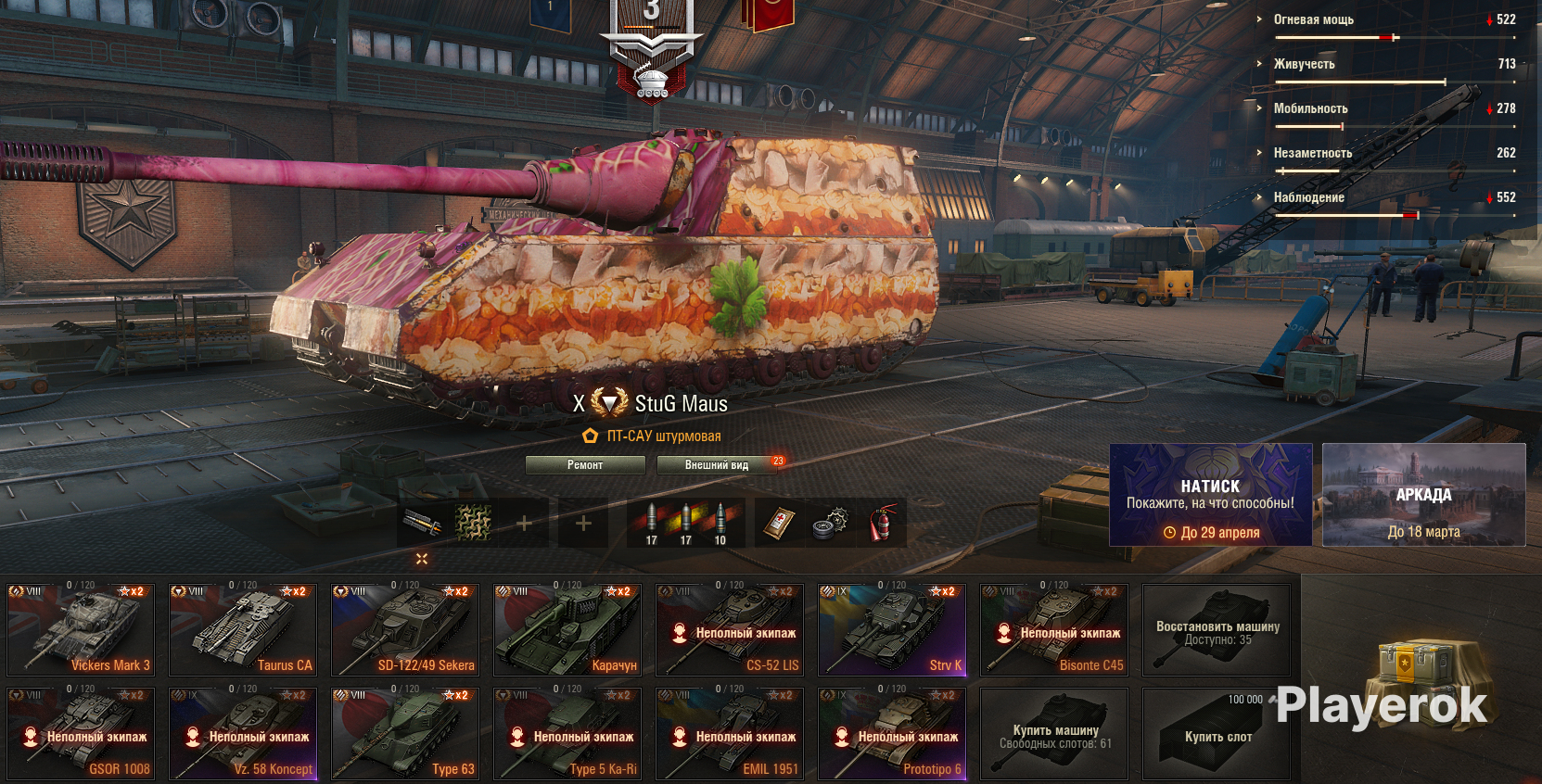
Task: Open the Ремонт (repair) button
Action: pyautogui.click(x=585, y=465)
